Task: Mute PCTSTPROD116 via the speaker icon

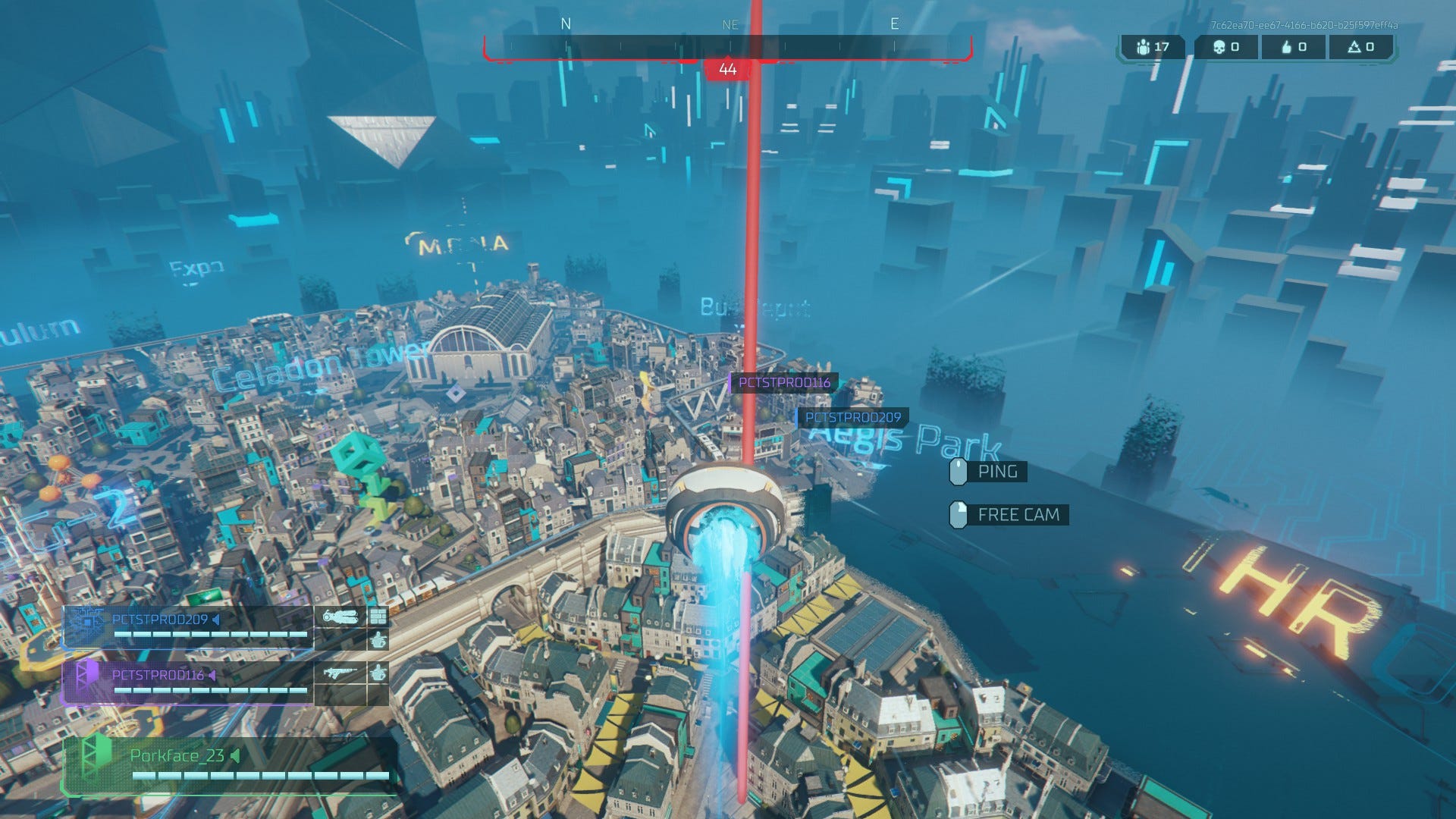Action: pos(212,676)
